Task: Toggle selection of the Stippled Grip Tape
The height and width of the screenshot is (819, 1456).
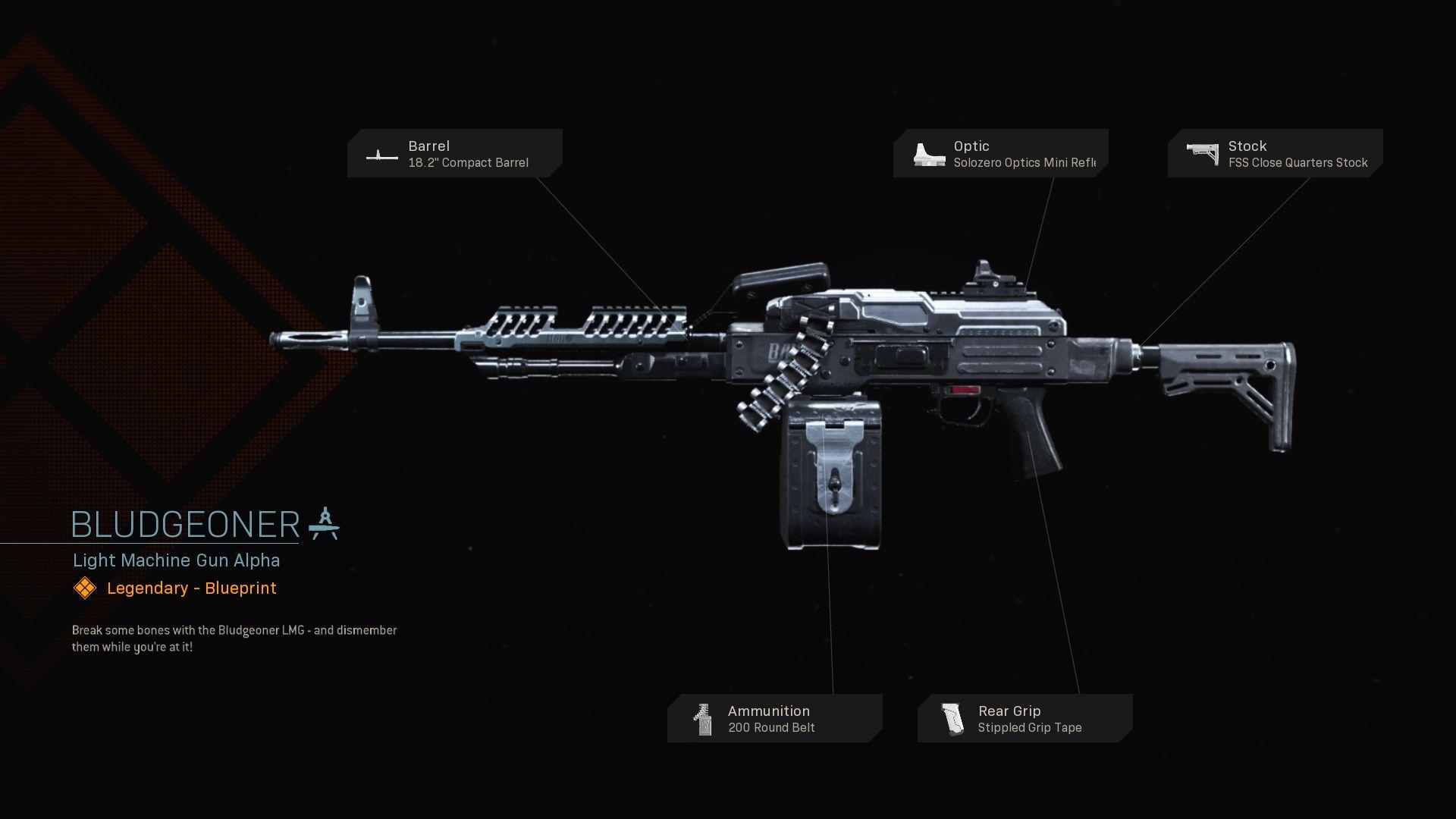Action: (x=1030, y=727)
